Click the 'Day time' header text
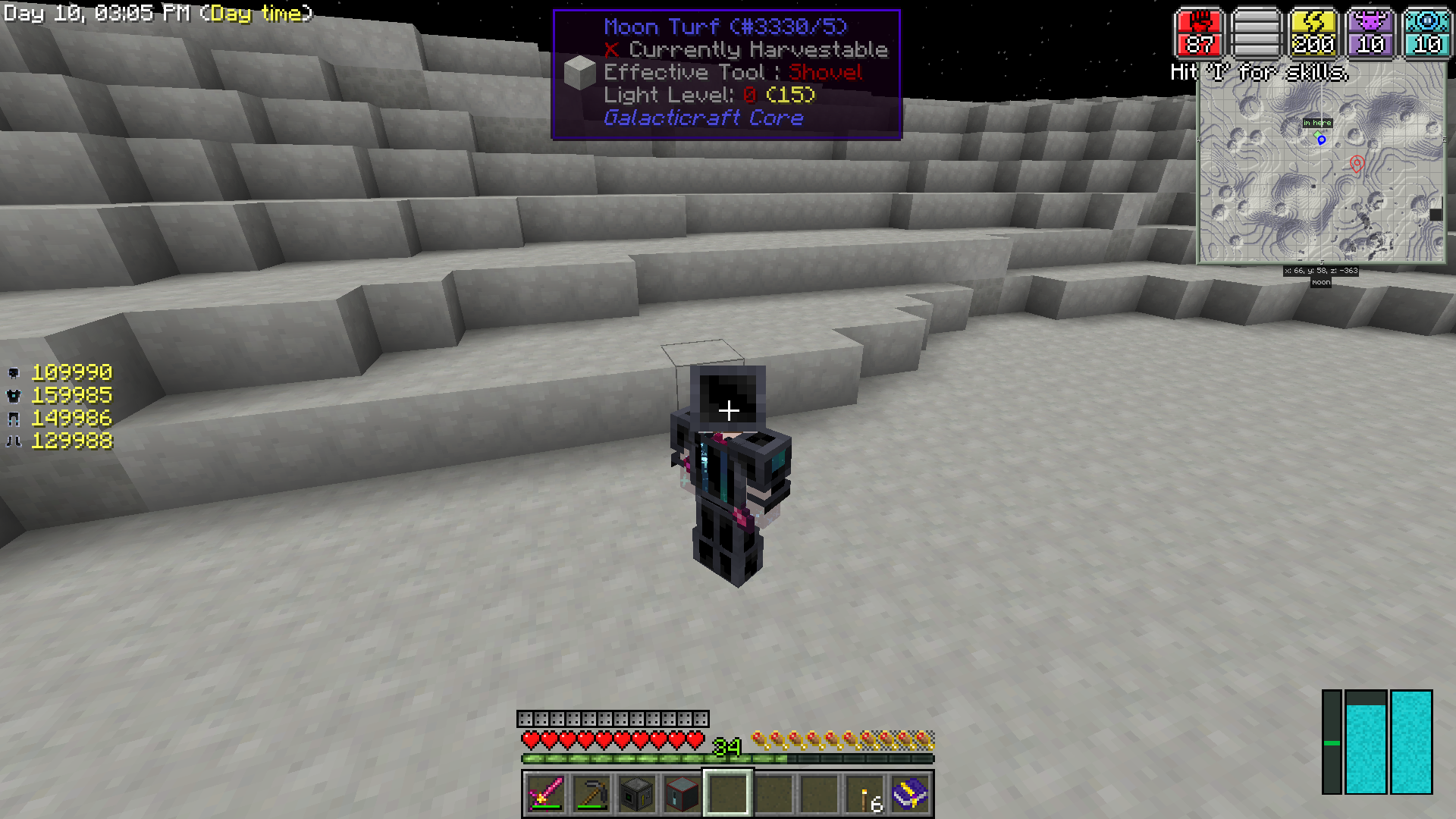The height and width of the screenshot is (819, 1456). [258, 14]
